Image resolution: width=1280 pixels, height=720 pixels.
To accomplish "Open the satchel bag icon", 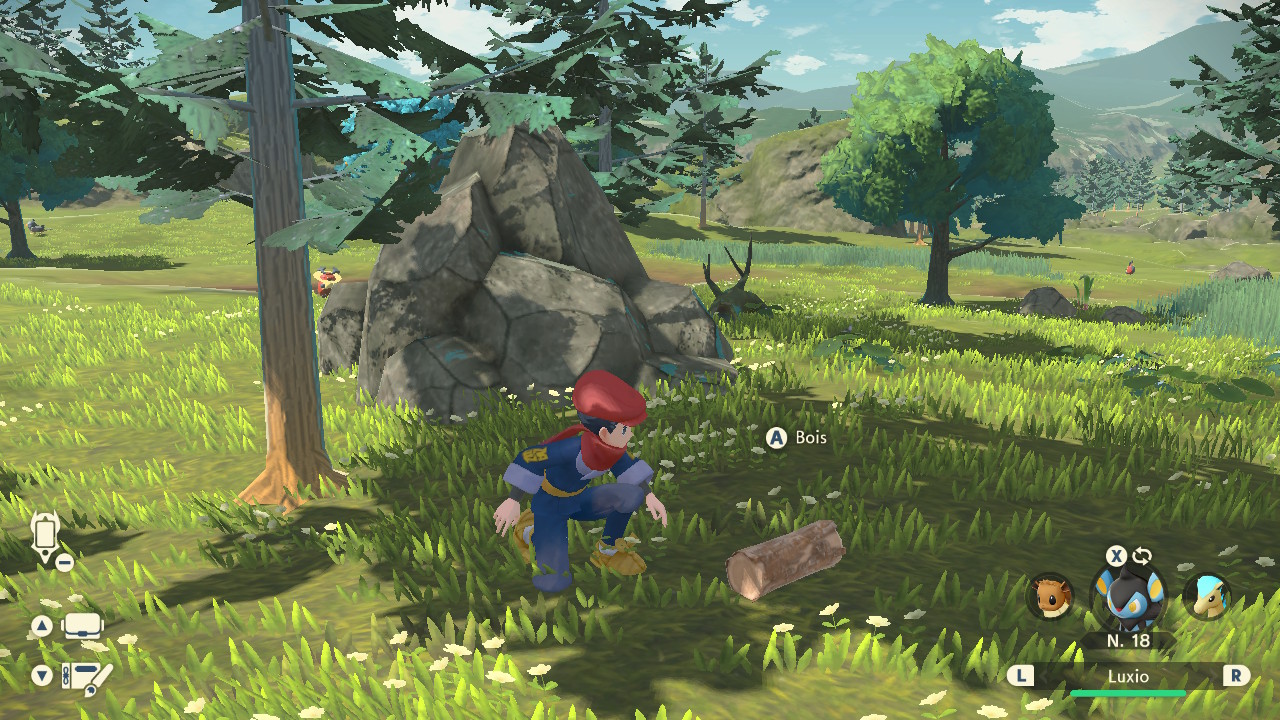I will click(x=83, y=627).
